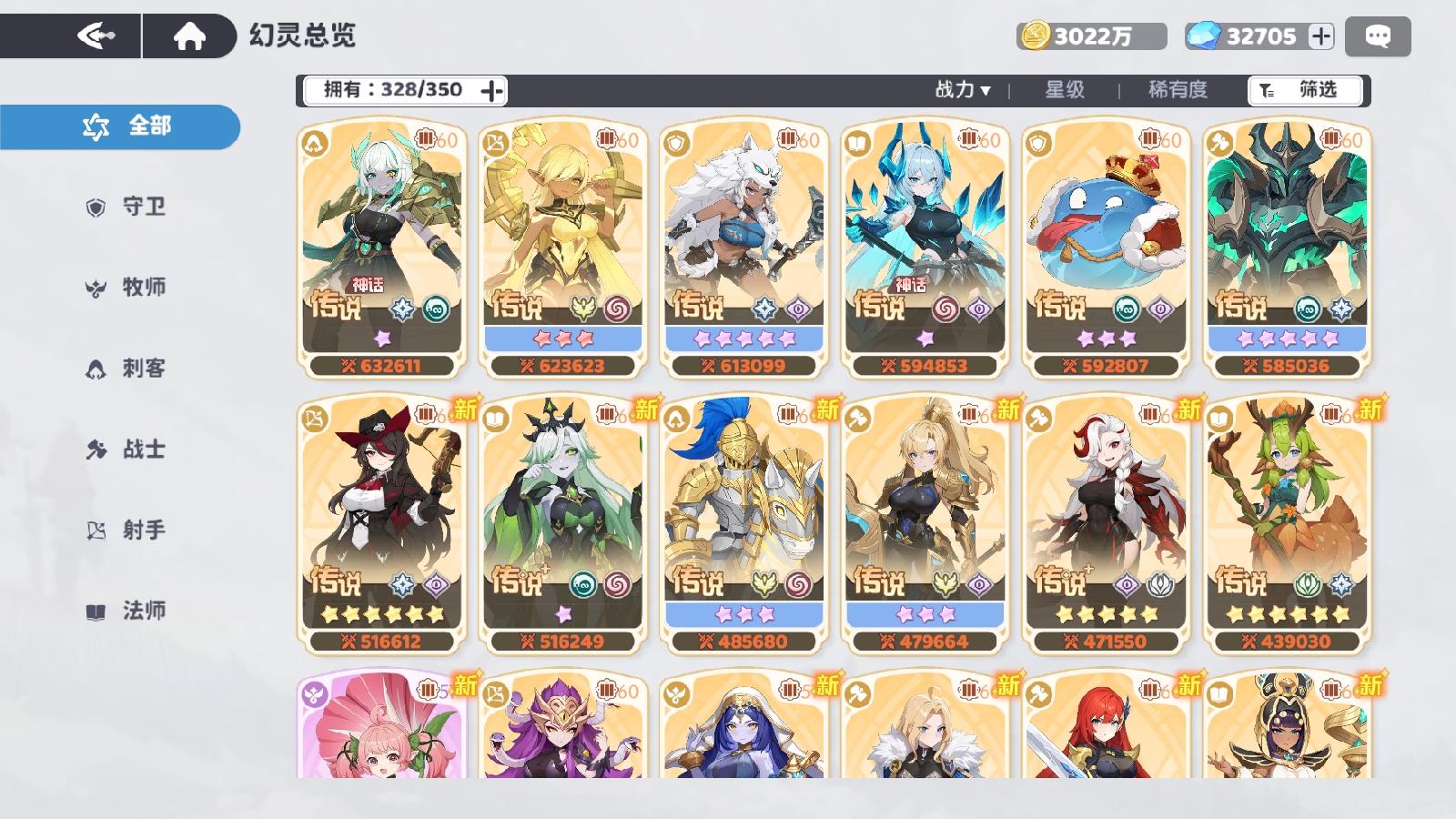Open the chat via speech bubble icon

(1378, 34)
